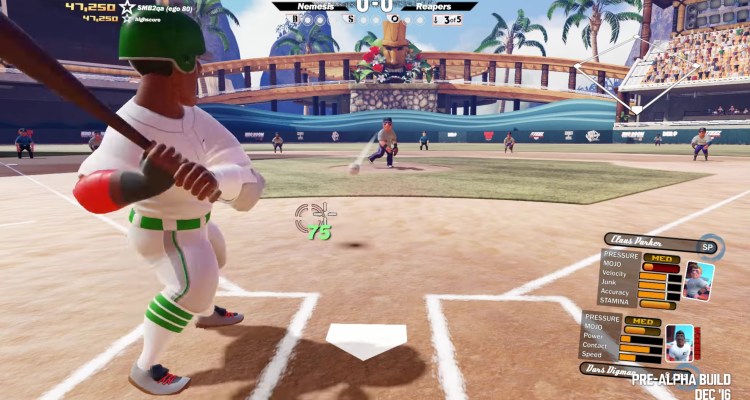
Task: Select the batter's portrait thumbnail
Action: pyautogui.click(x=681, y=343)
